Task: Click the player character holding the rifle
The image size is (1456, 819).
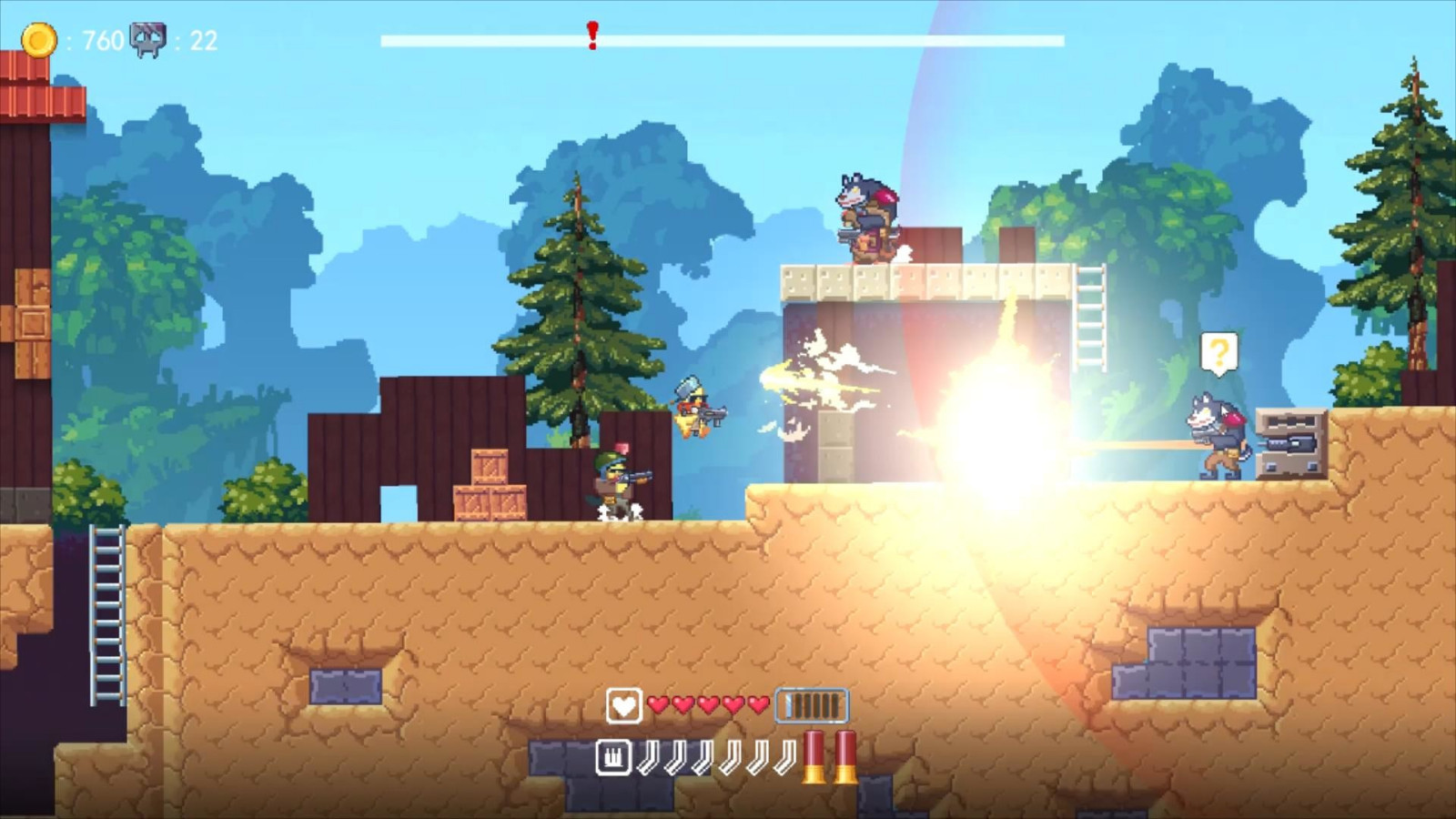Action: pyautogui.click(x=614, y=482)
